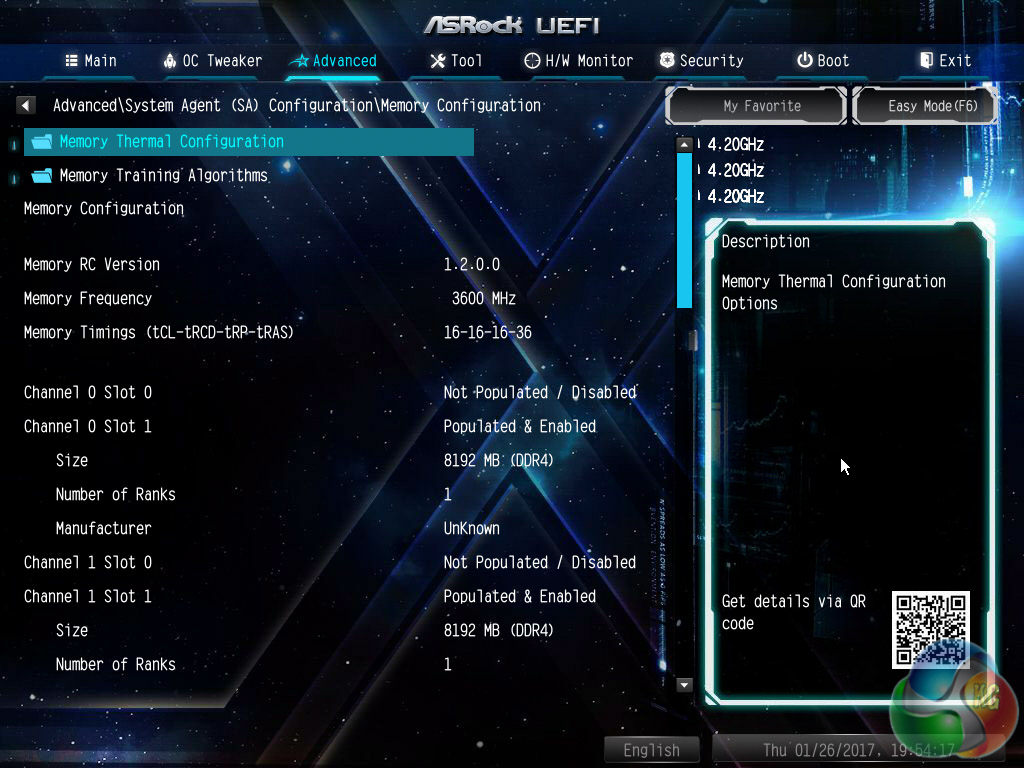1024x768 pixels.
Task: Open the Boot tab
Action: pyautogui.click(x=823, y=61)
